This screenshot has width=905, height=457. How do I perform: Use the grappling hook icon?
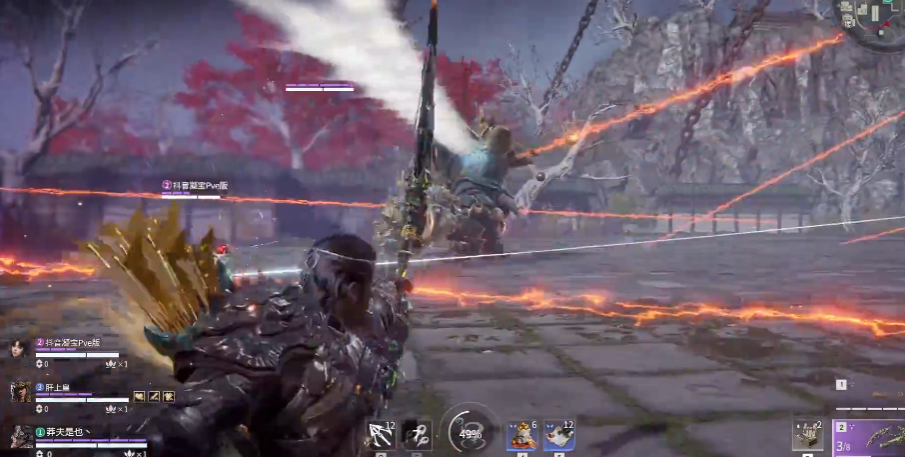click(417, 435)
